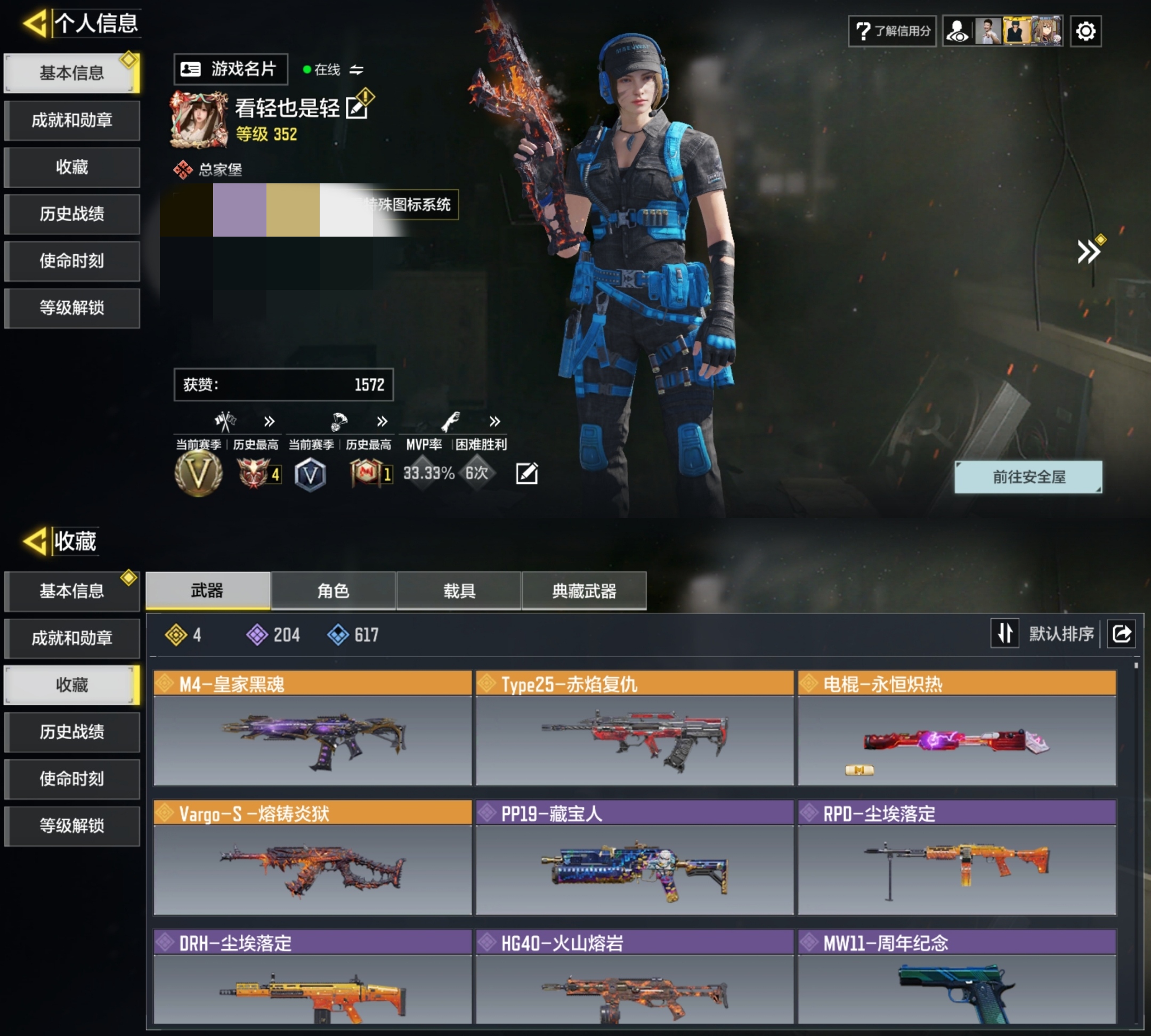Screen dimensions: 1151x1036
Task: Switch to the 角色 tab
Action: (x=333, y=591)
